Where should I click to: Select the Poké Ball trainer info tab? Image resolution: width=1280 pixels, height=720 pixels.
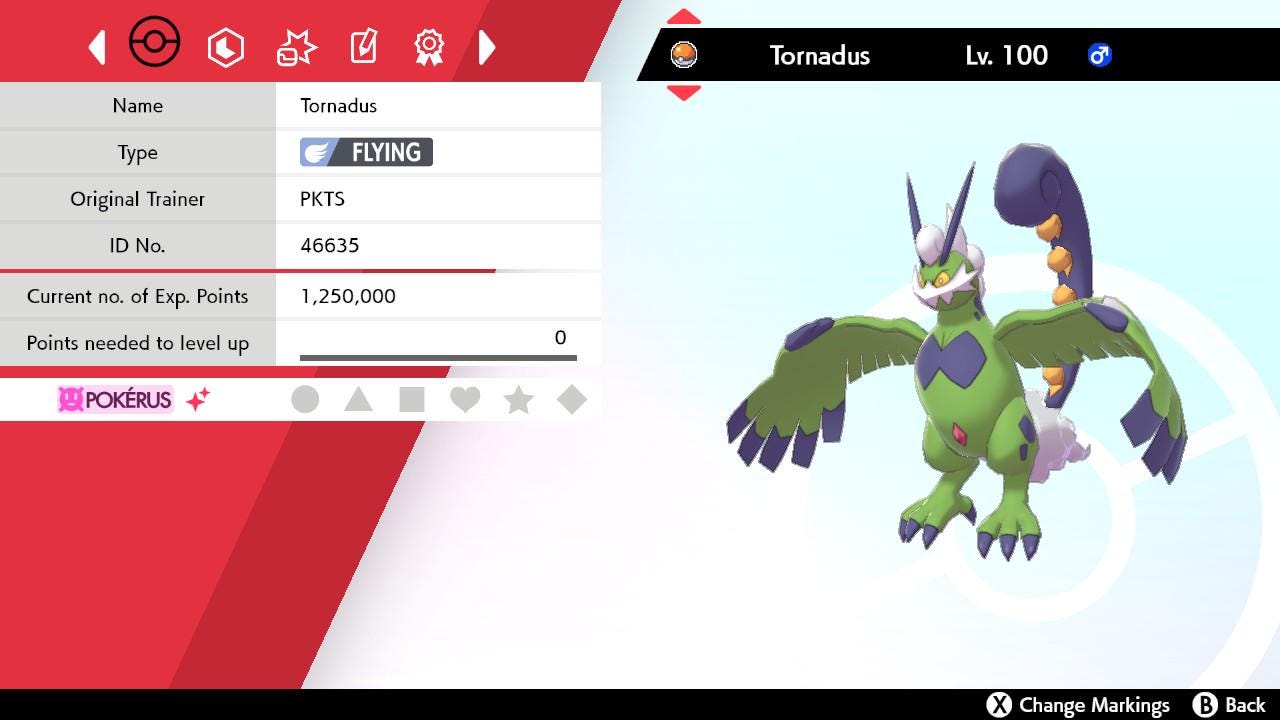[155, 45]
